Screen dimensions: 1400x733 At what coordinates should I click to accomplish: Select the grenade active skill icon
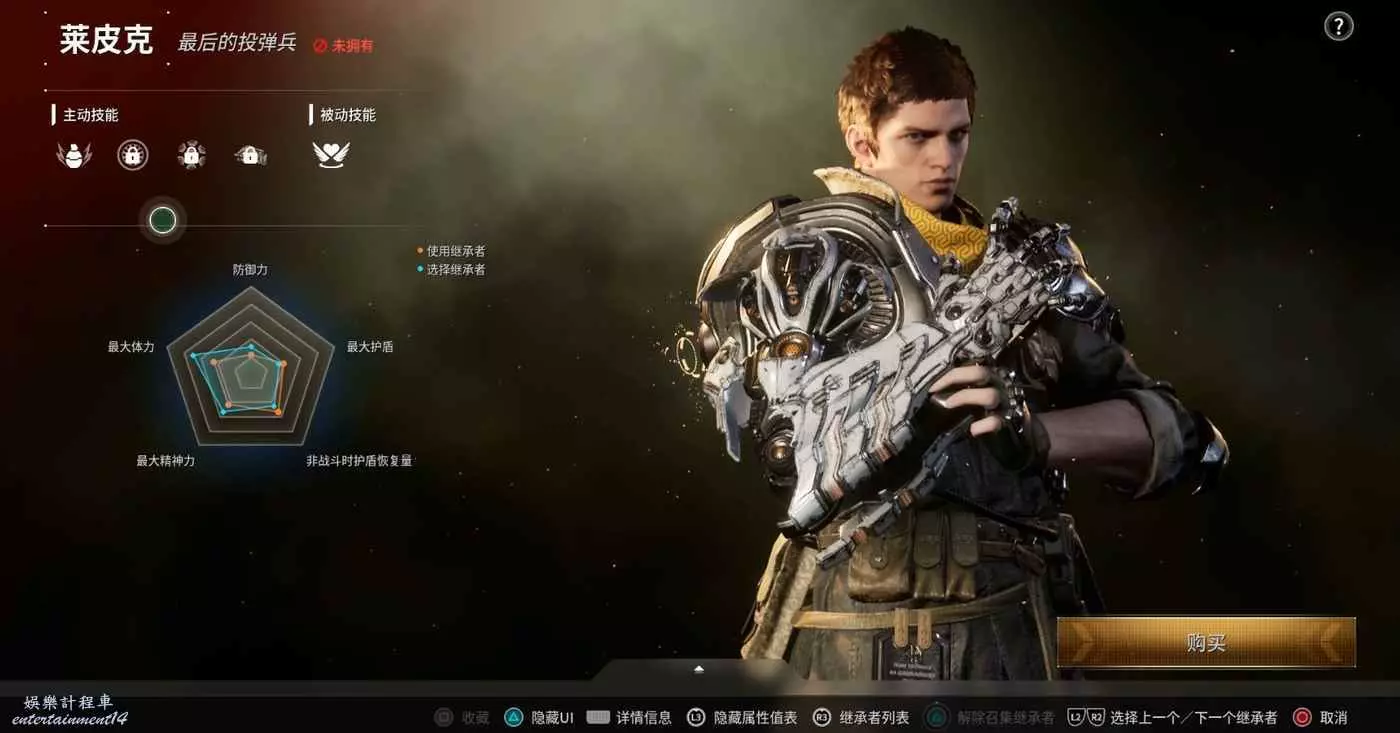coord(73,155)
